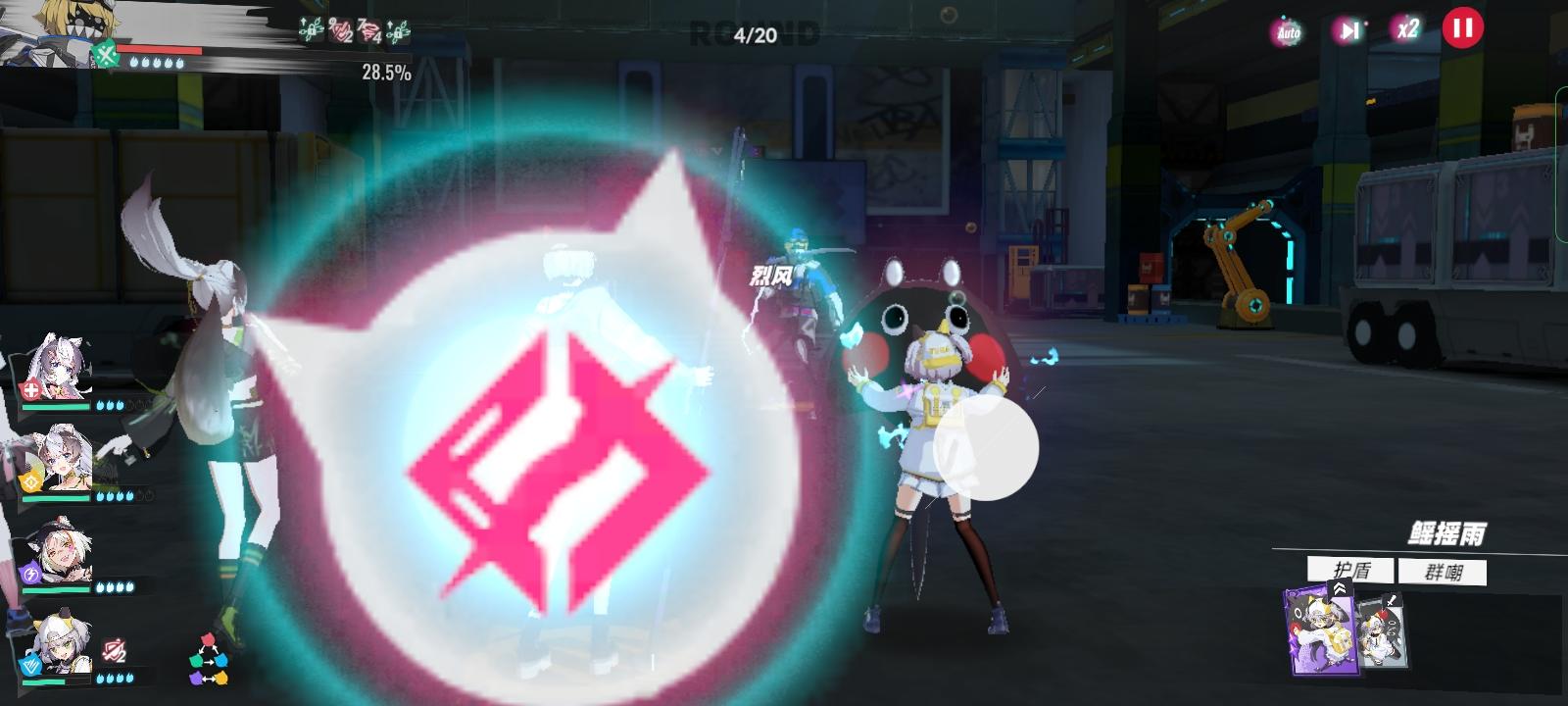Select the blue shield role icon

tap(29, 665)
